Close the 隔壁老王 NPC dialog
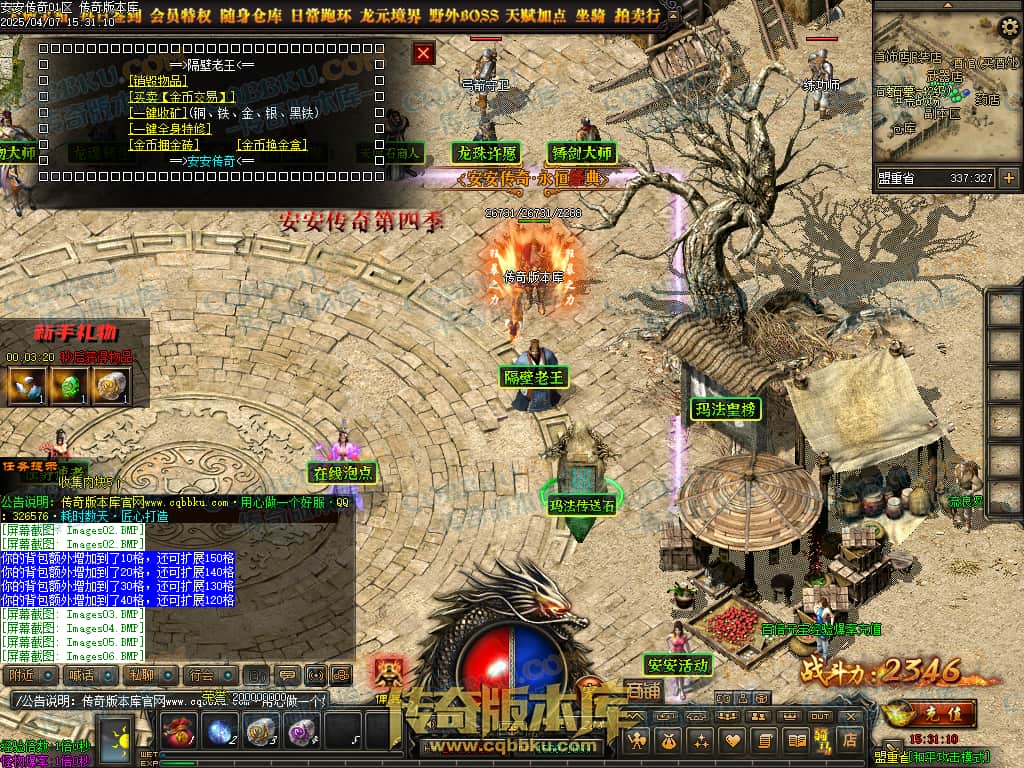 [x=424, y=53]
